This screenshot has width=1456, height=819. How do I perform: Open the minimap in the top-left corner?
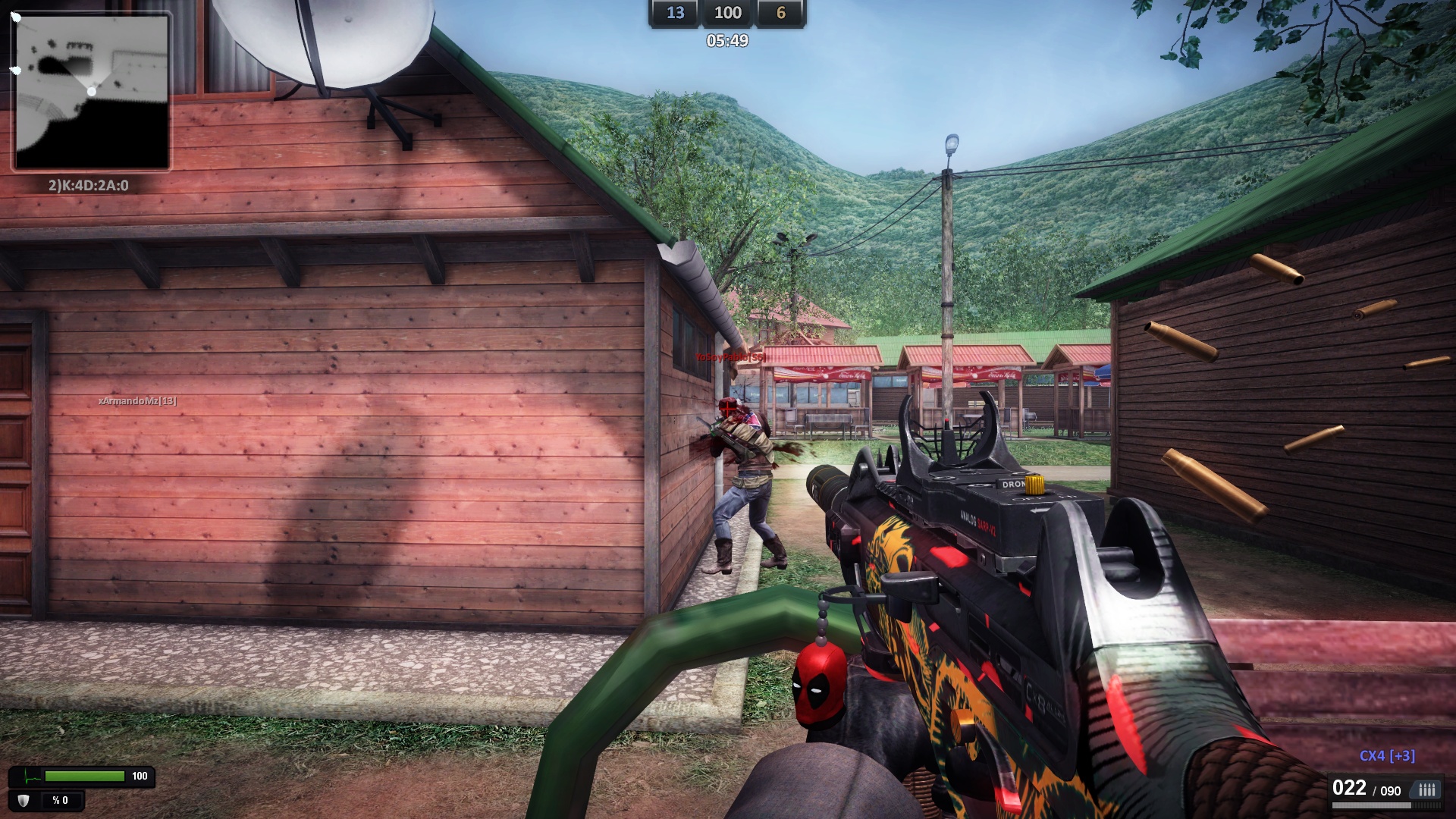point(93,90)
